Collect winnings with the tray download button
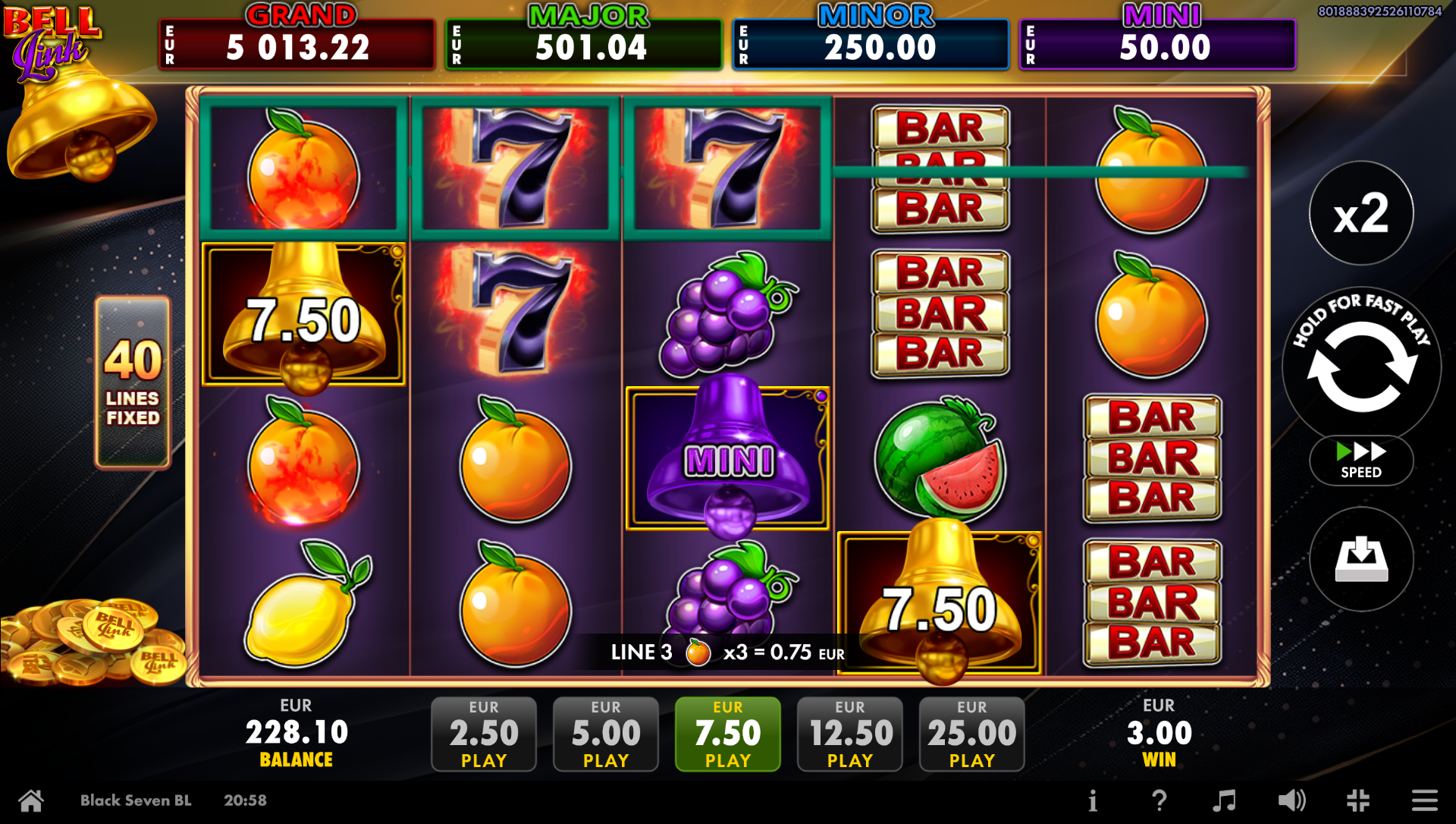 tap(1362, 559)
